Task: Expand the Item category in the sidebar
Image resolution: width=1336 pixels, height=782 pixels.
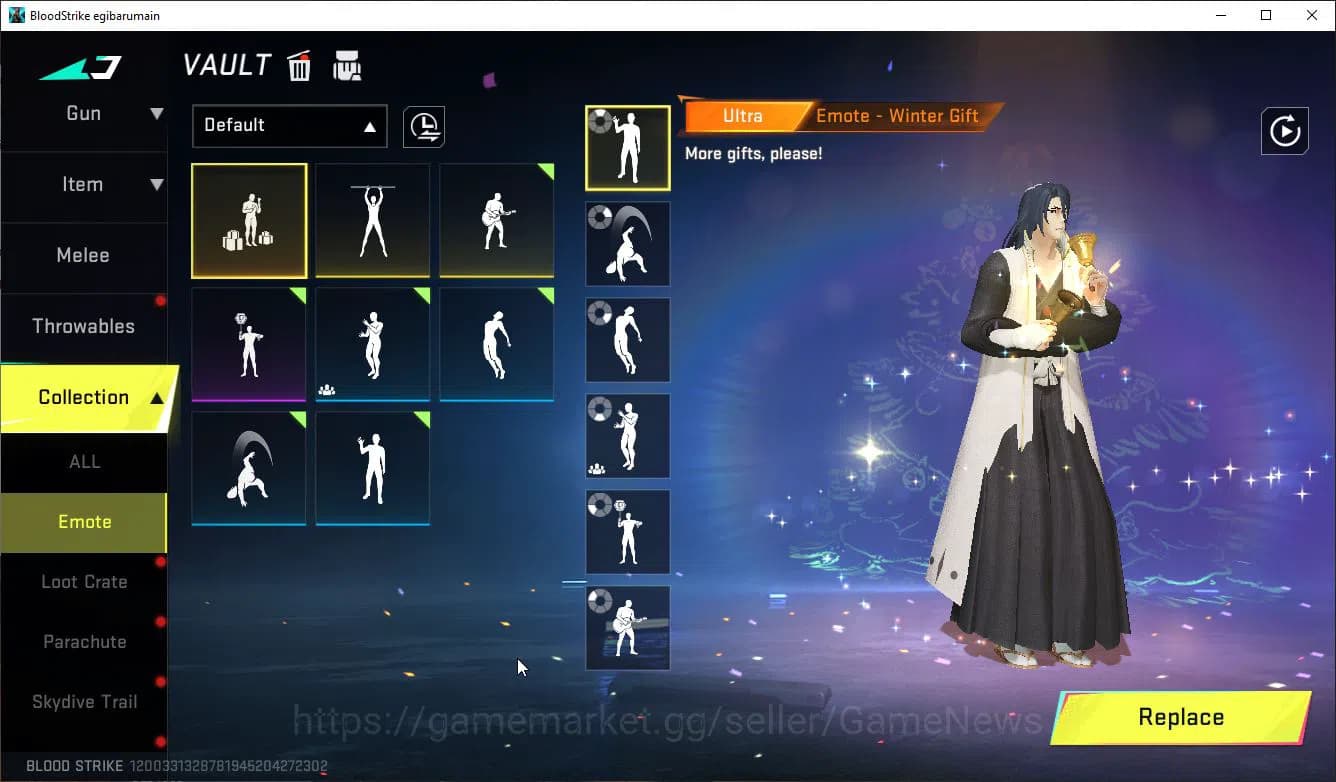Action: 84,184
